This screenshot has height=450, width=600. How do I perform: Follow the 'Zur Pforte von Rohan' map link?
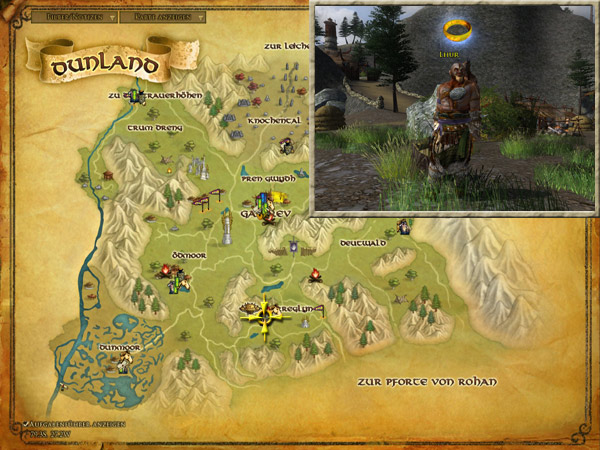click(x=426, y=382)
